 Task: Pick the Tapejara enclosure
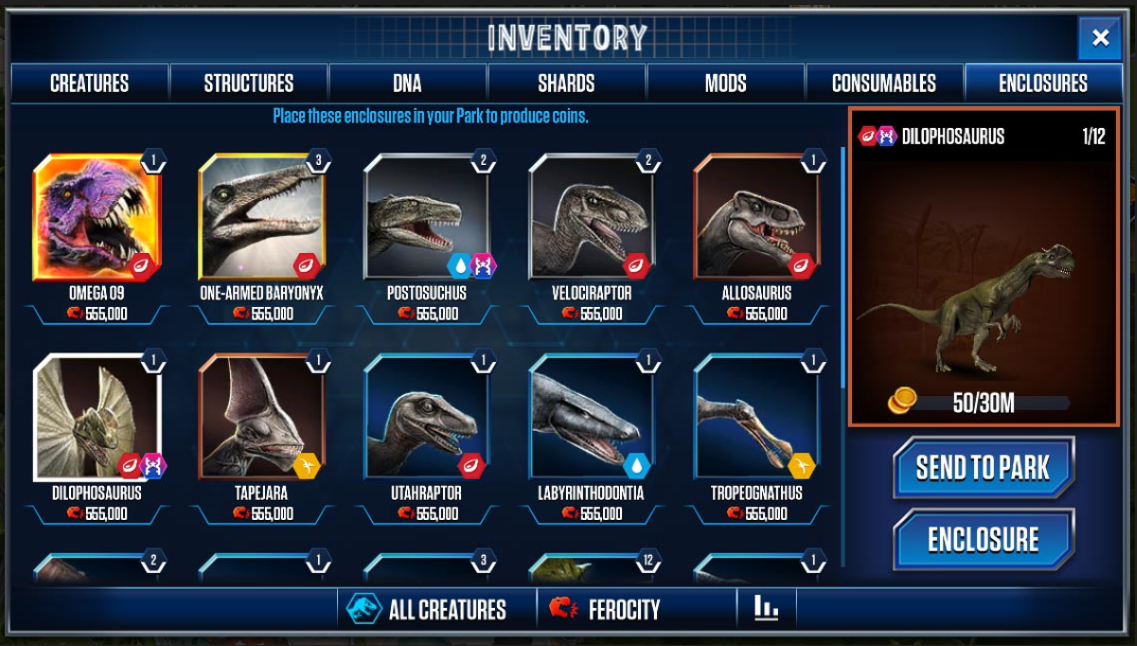point(262,418)
